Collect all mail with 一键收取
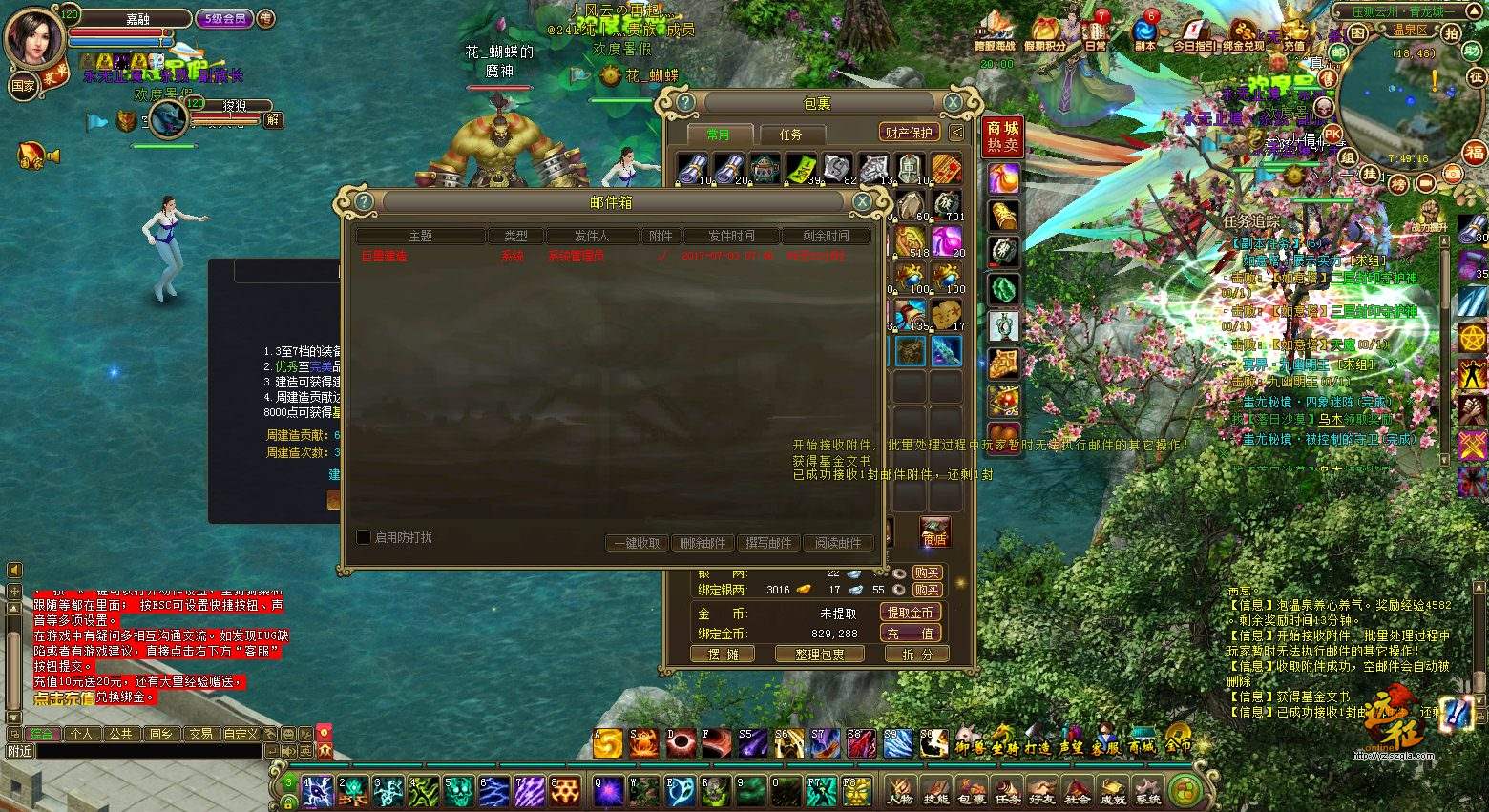The width and height of the screenshot is (1489, 812). [637, 543]
